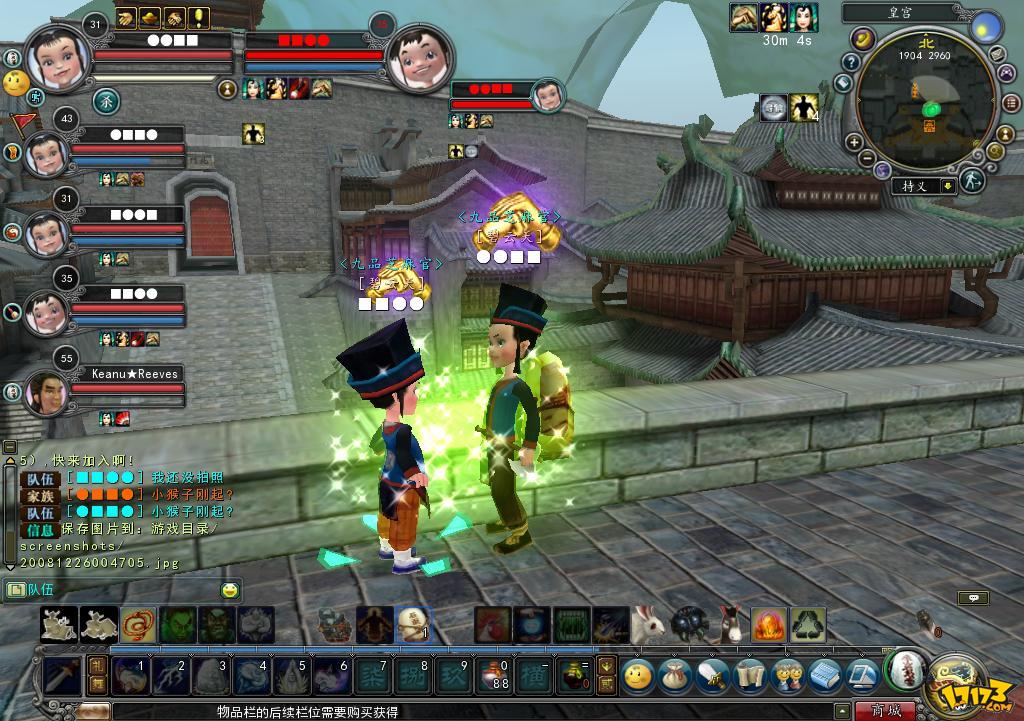Open the 商城 shop button
The width and height of the screenshot is (1024, 721).
tap(885, 711)
